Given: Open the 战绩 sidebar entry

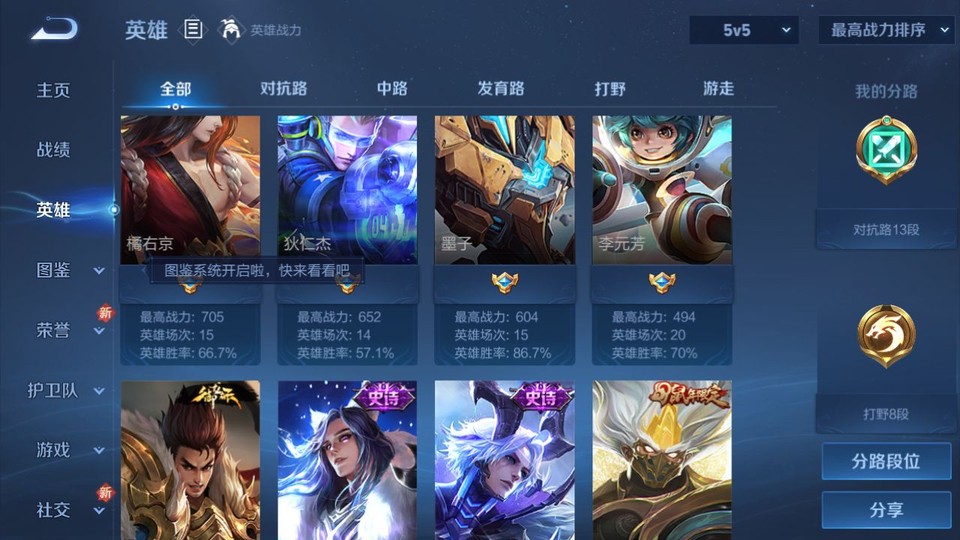Looking at the screenshot, I should (54, 150).
